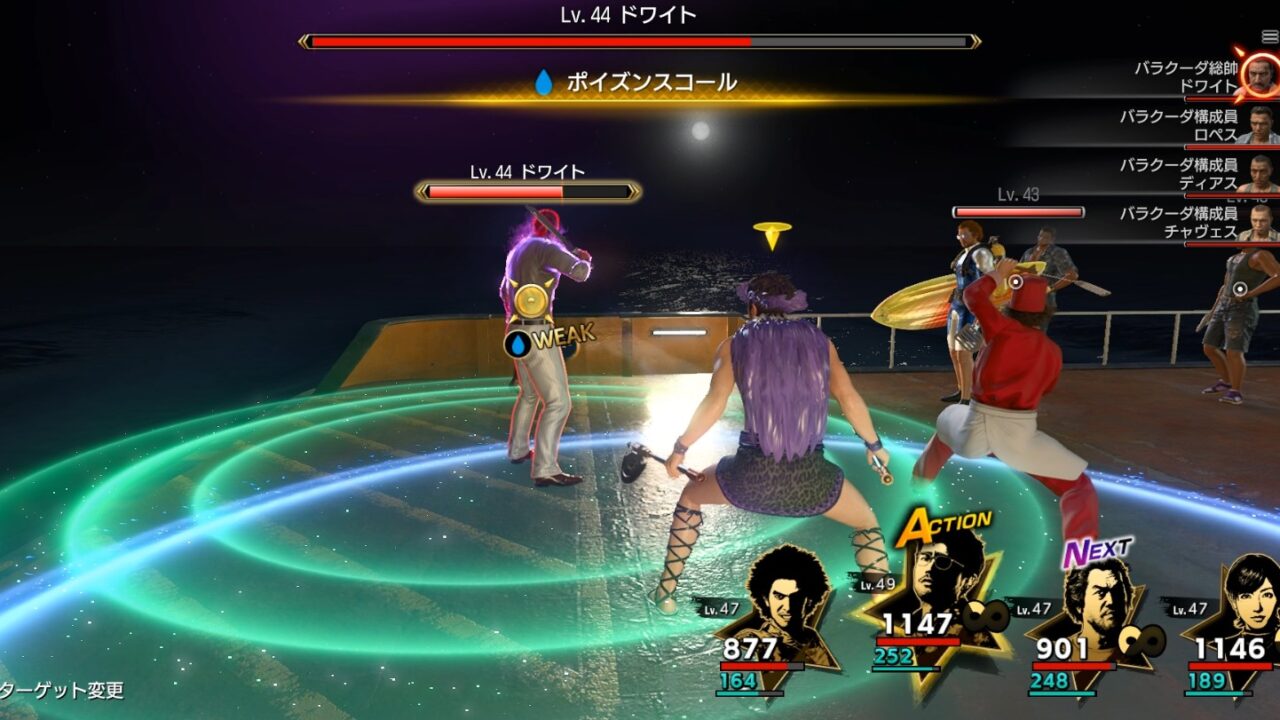The width and height of the screenshot is (1280, 720).
Task: Open the hamburger menu icon
Action: coord(1270,37)
